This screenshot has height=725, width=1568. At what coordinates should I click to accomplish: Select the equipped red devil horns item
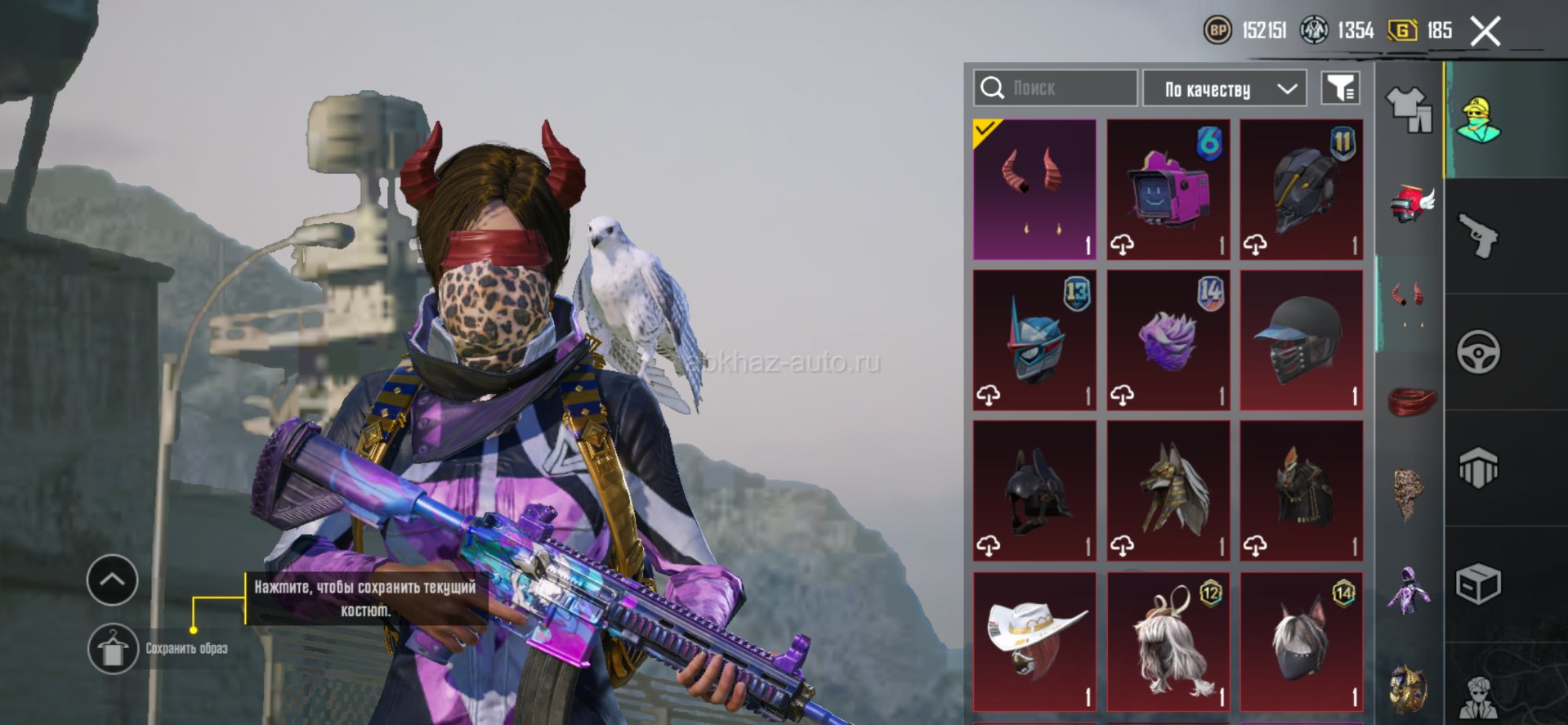tap(1034, 190)
